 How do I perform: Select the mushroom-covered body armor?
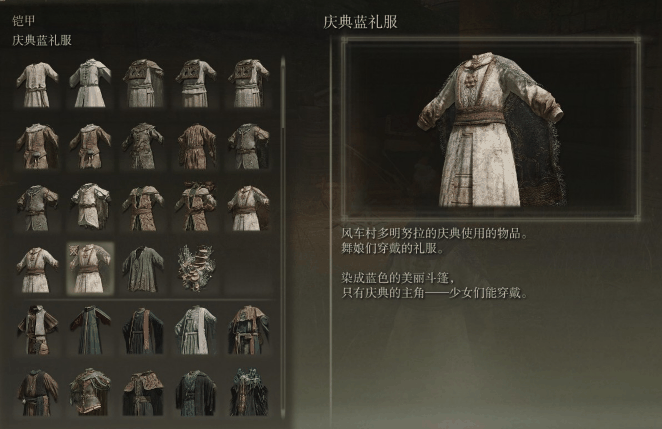coord(194,268)
